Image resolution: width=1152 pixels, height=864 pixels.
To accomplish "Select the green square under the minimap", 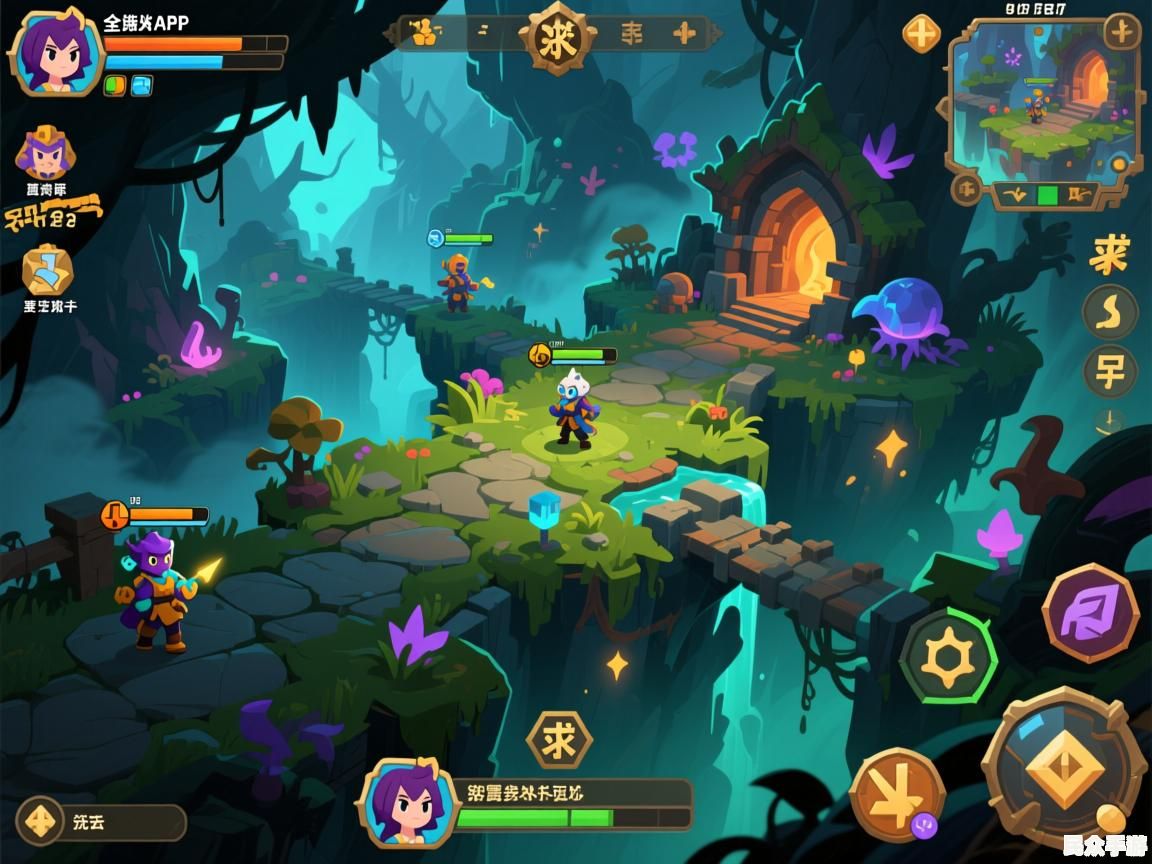I will point(1048,194).
